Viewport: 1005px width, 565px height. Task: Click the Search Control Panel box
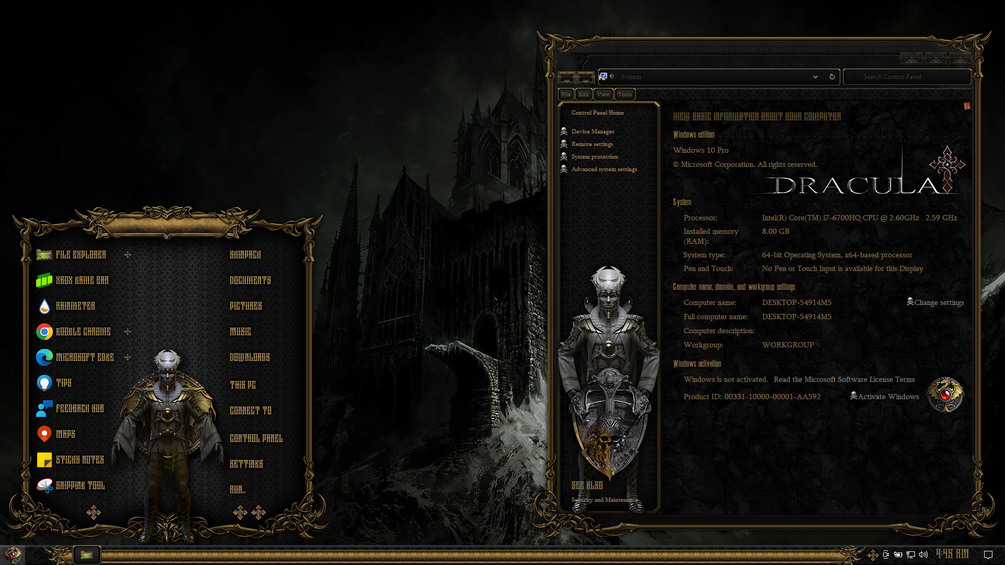(x=906, y=77)
